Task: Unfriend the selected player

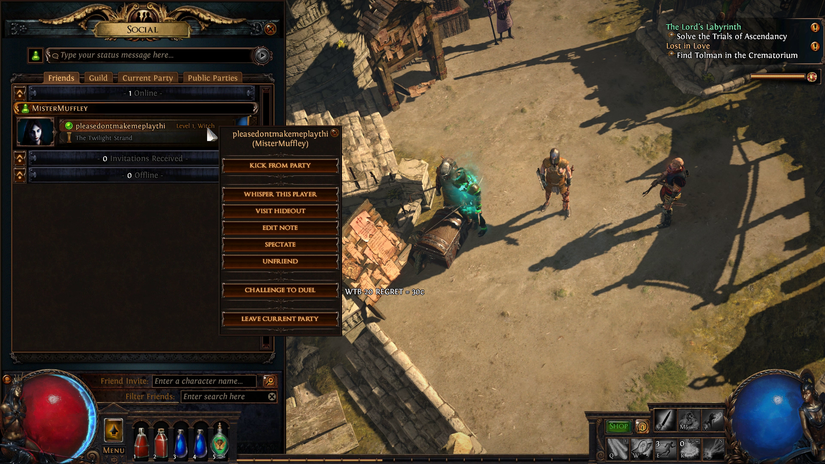Action: [x=280, y=261]
